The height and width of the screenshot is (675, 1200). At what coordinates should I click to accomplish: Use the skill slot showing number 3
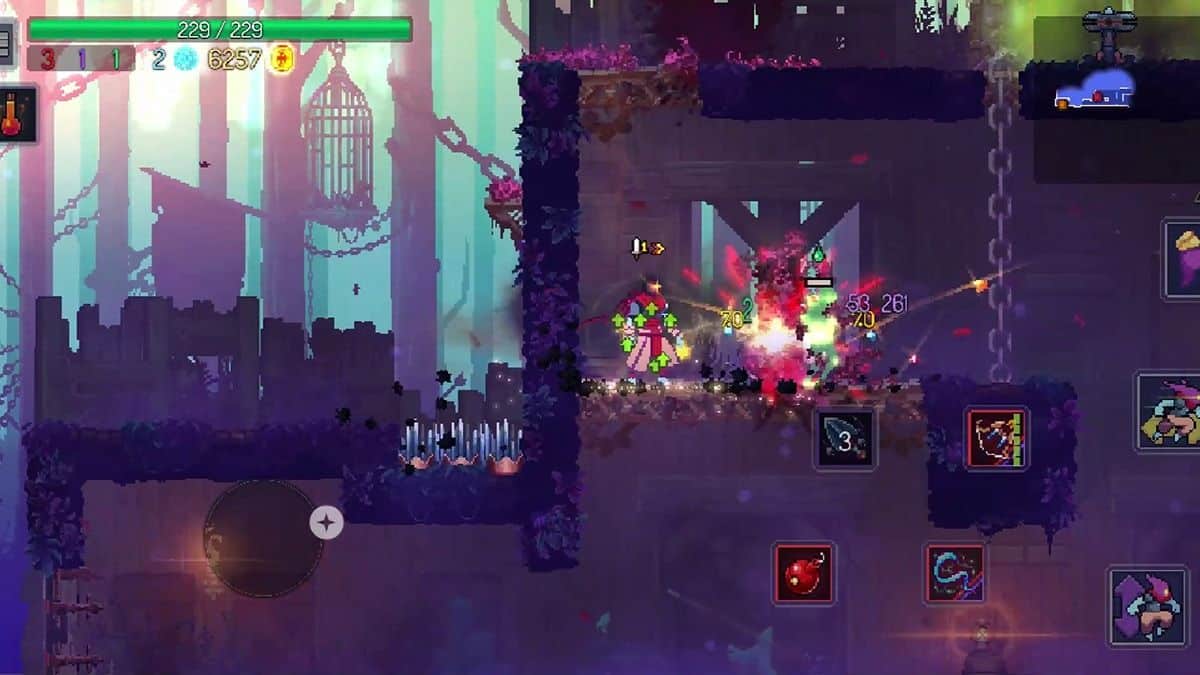click(x=845, y=439)
